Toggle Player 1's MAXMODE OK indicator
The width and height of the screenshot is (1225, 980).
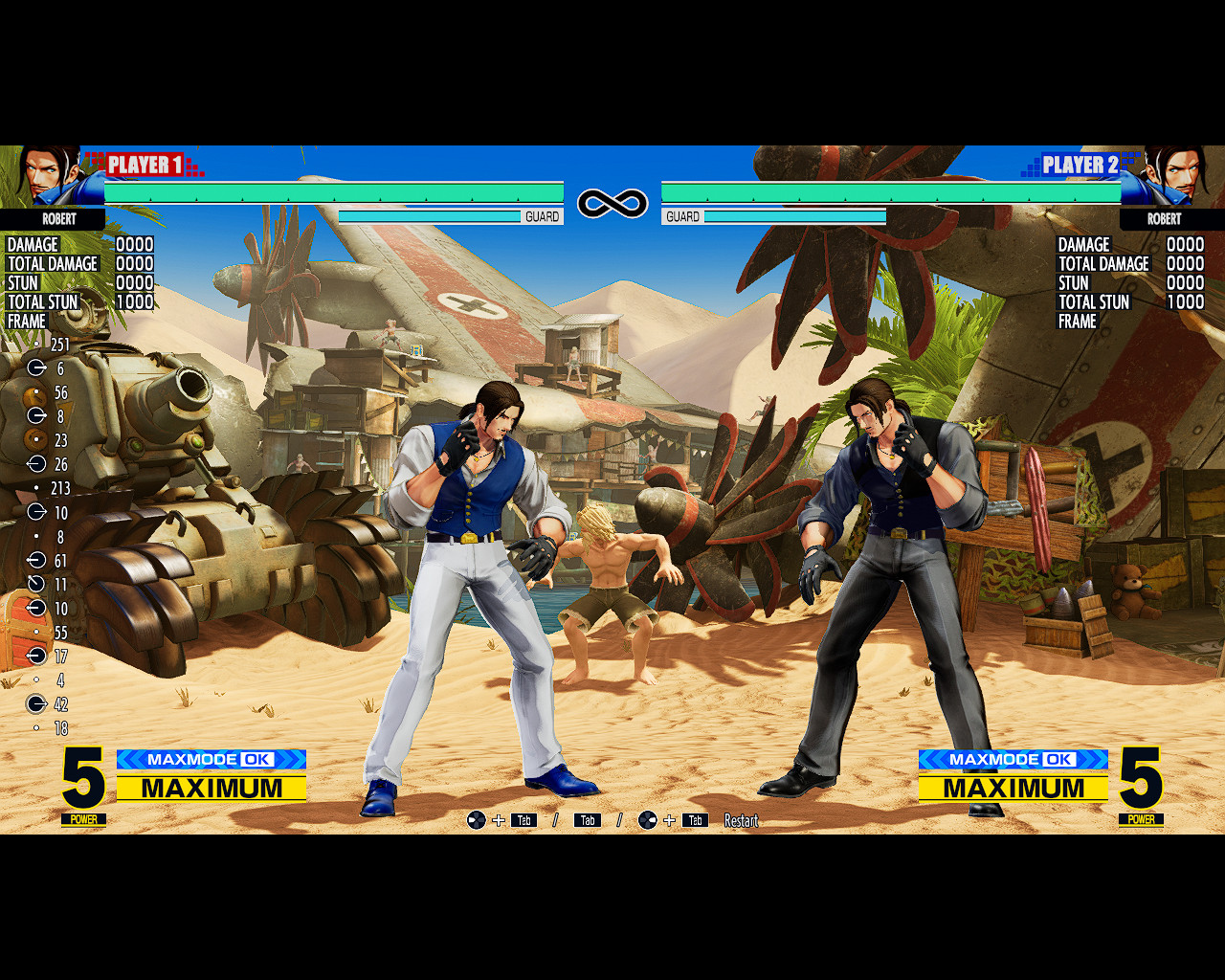click(211, 759)
